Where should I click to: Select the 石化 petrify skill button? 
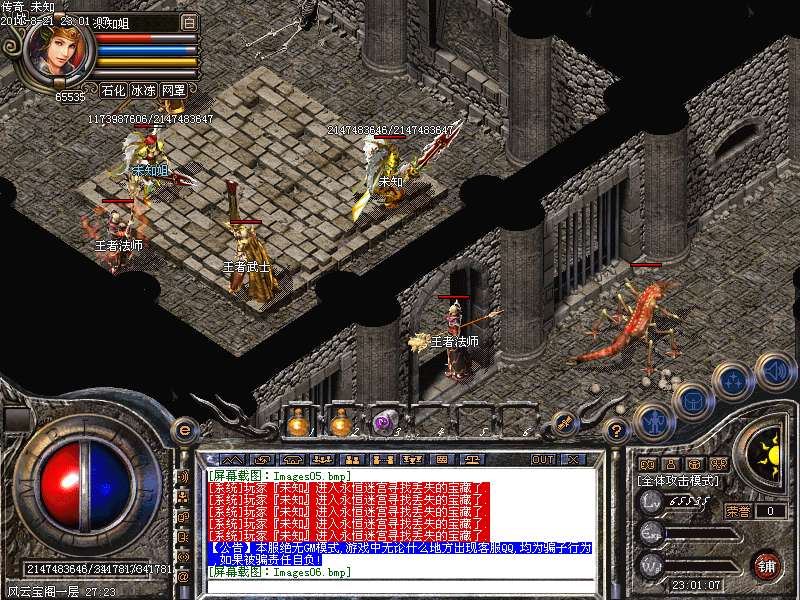(x=113, y=90)
